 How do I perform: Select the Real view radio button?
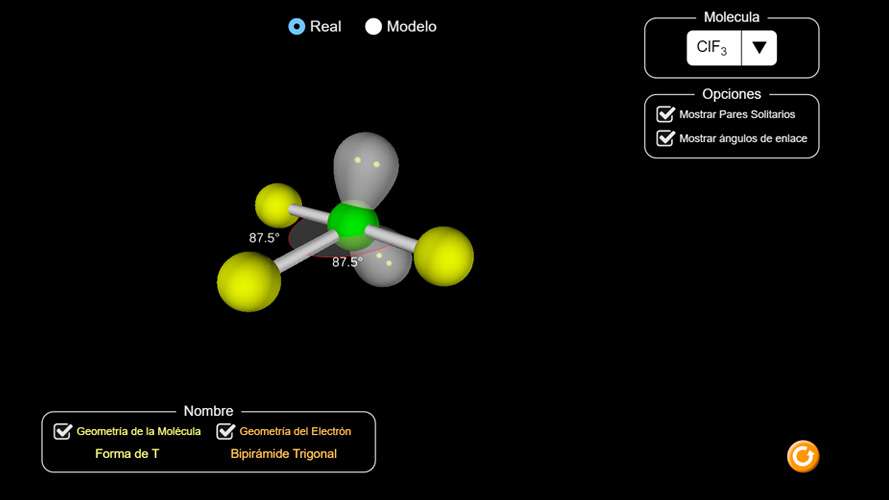297,27
